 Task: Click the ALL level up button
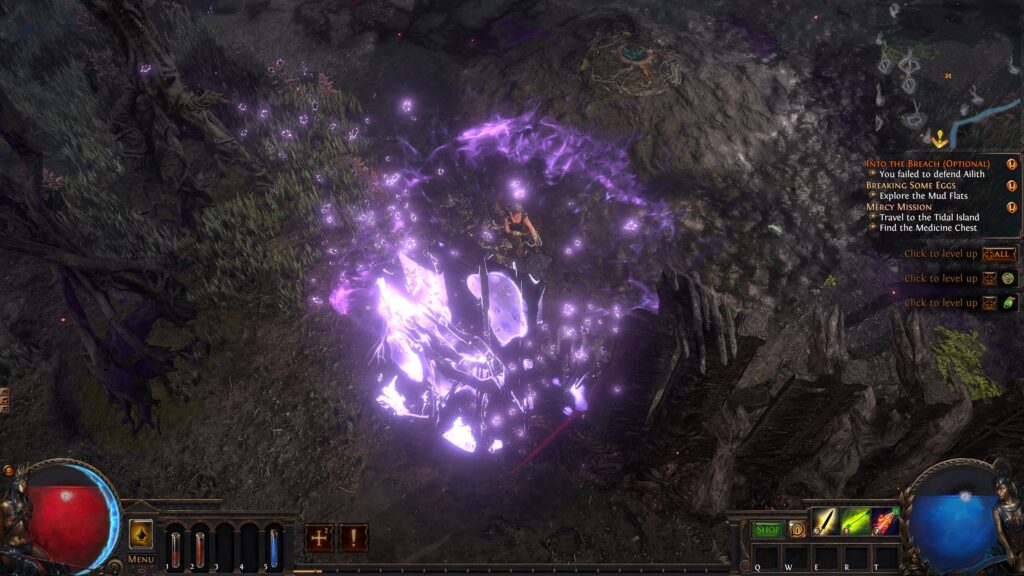(1000, 254)
